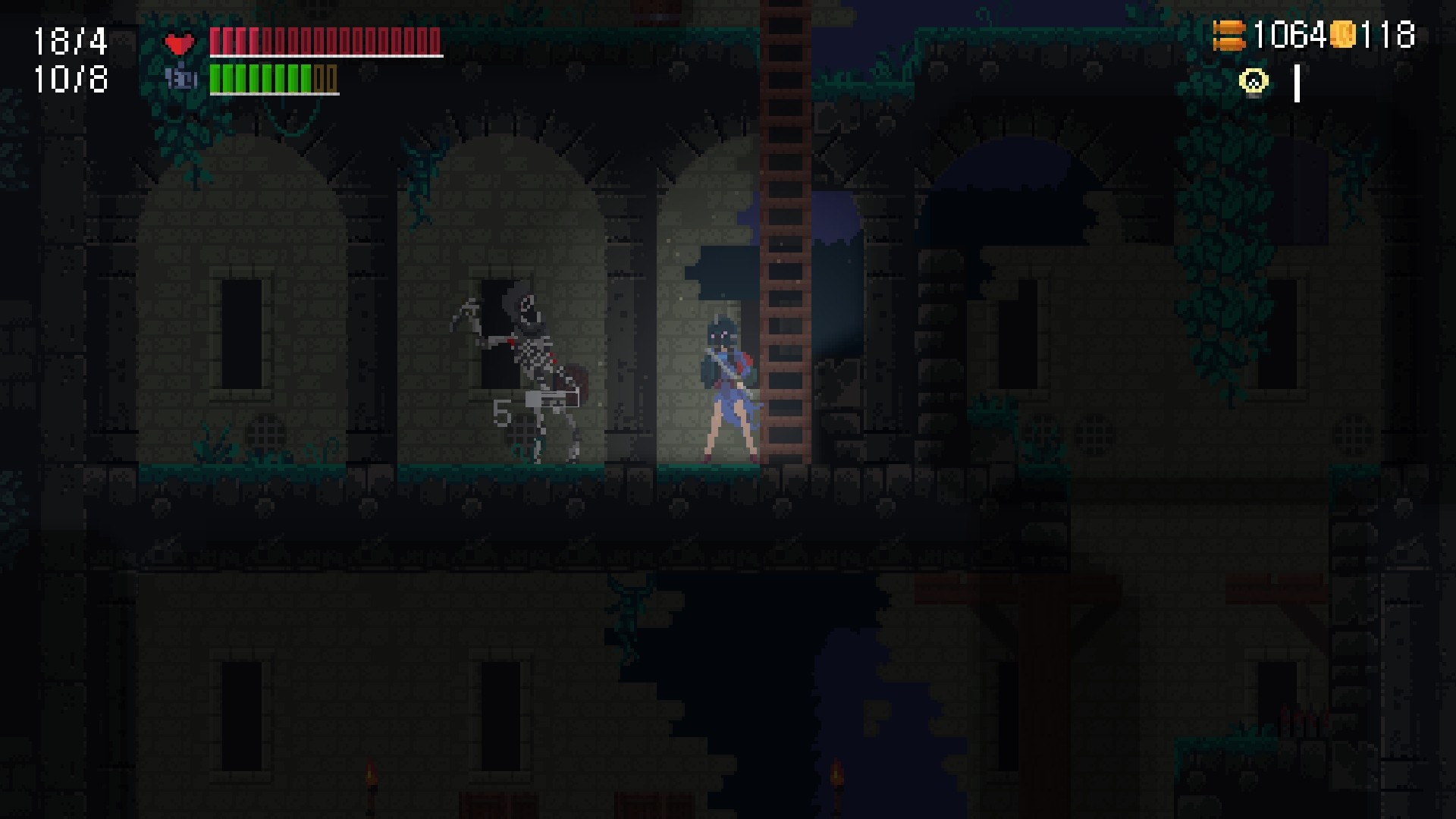This screenshot has width=1456, height=819.
Task: Click the wooden ladder the player stands beside
Action: pos(785,303)
